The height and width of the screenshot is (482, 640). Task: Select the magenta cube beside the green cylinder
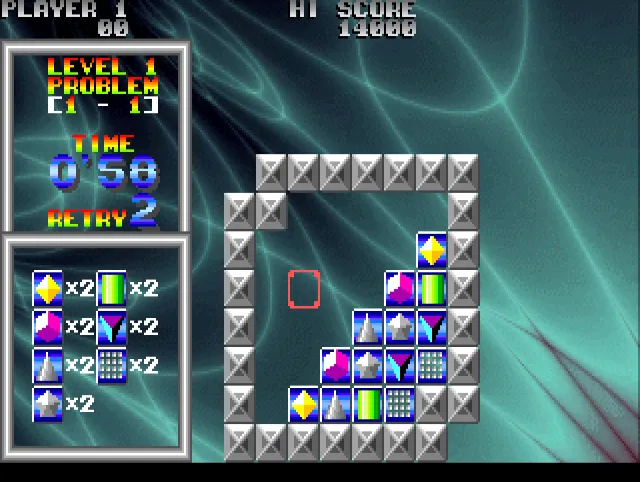[x=400, y=289]
